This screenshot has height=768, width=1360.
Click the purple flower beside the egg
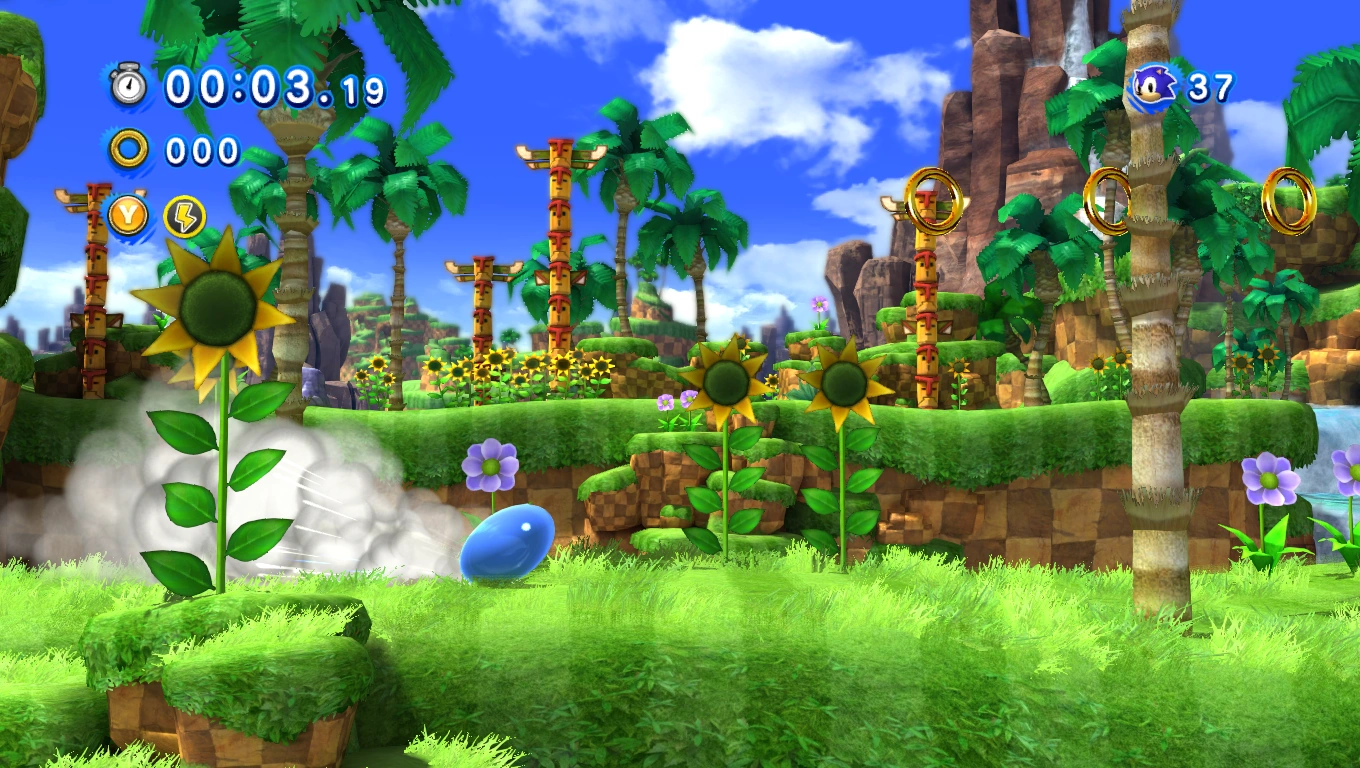tap(490, 465)
